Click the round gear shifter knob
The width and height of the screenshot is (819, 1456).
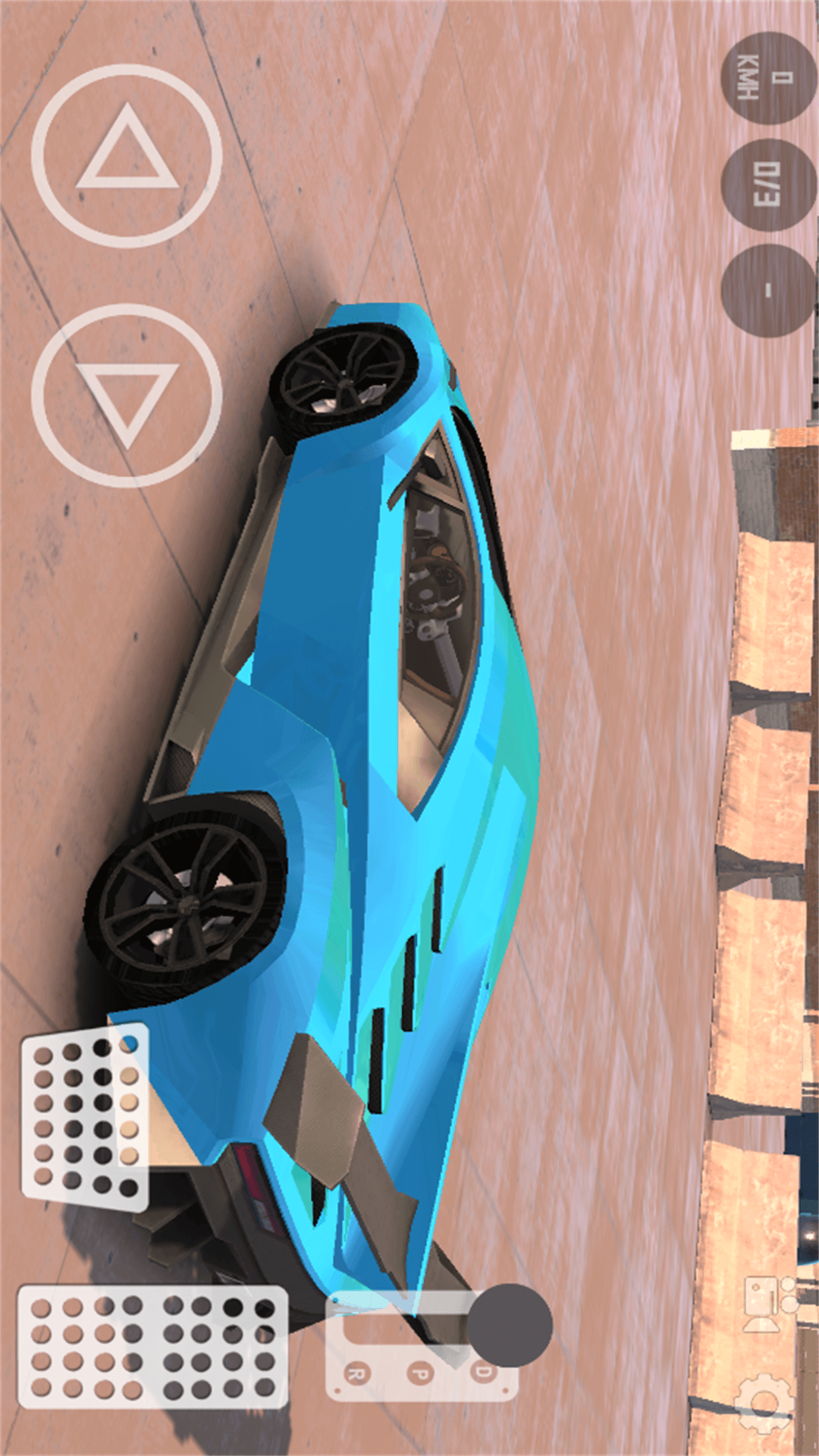click(509, 1325)
